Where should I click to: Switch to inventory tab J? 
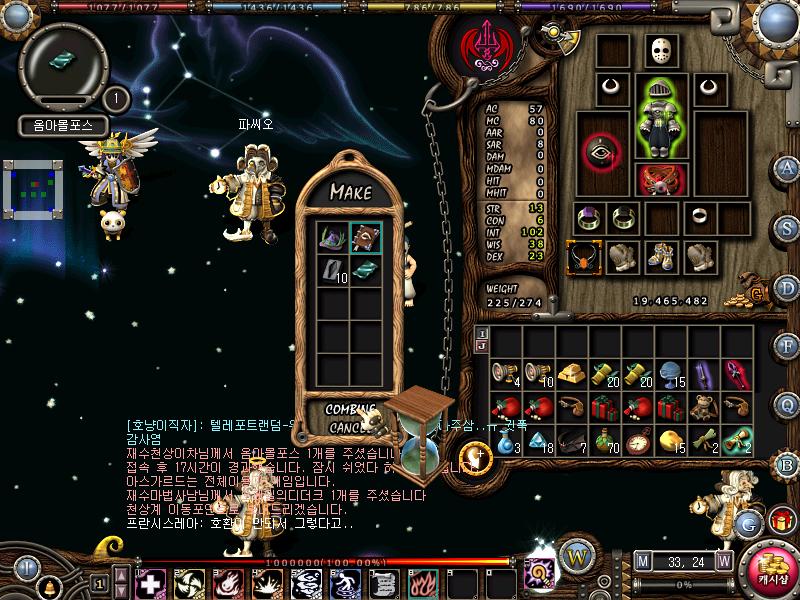point(482,346)
